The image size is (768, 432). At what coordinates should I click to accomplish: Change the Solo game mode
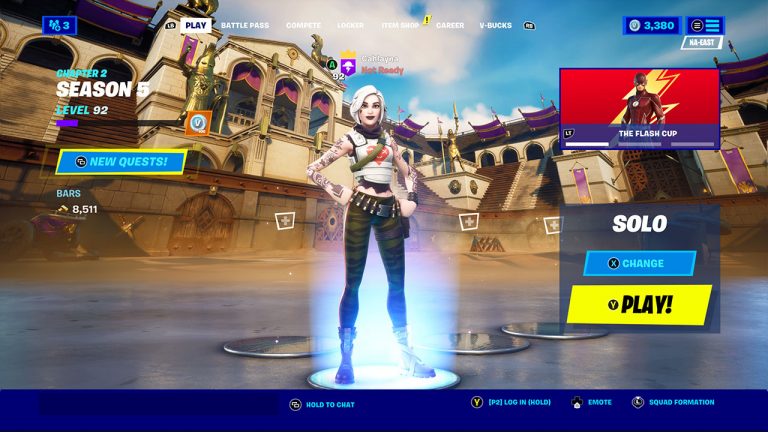click(639, 263)
